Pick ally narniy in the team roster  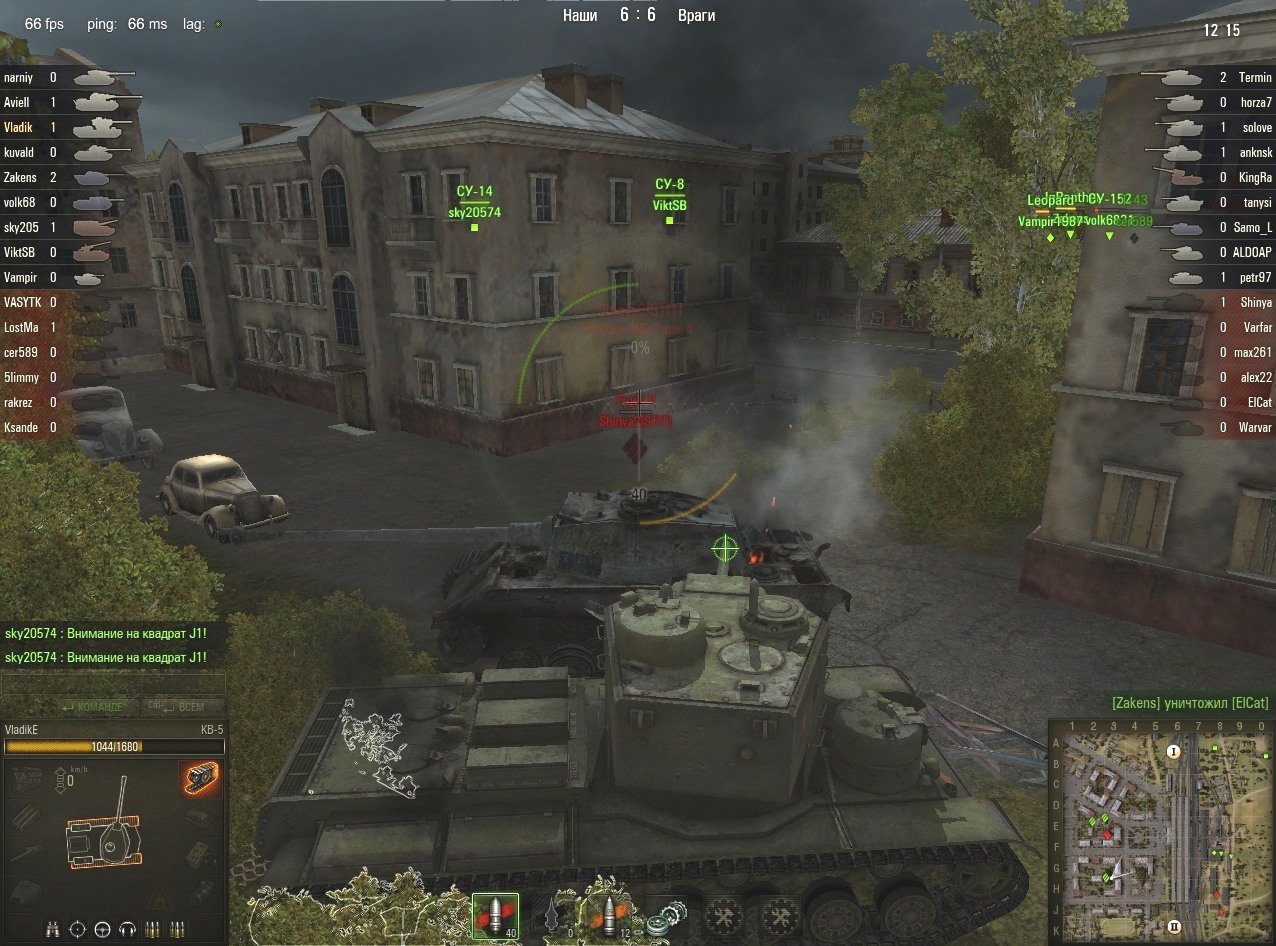pos(20,77)
